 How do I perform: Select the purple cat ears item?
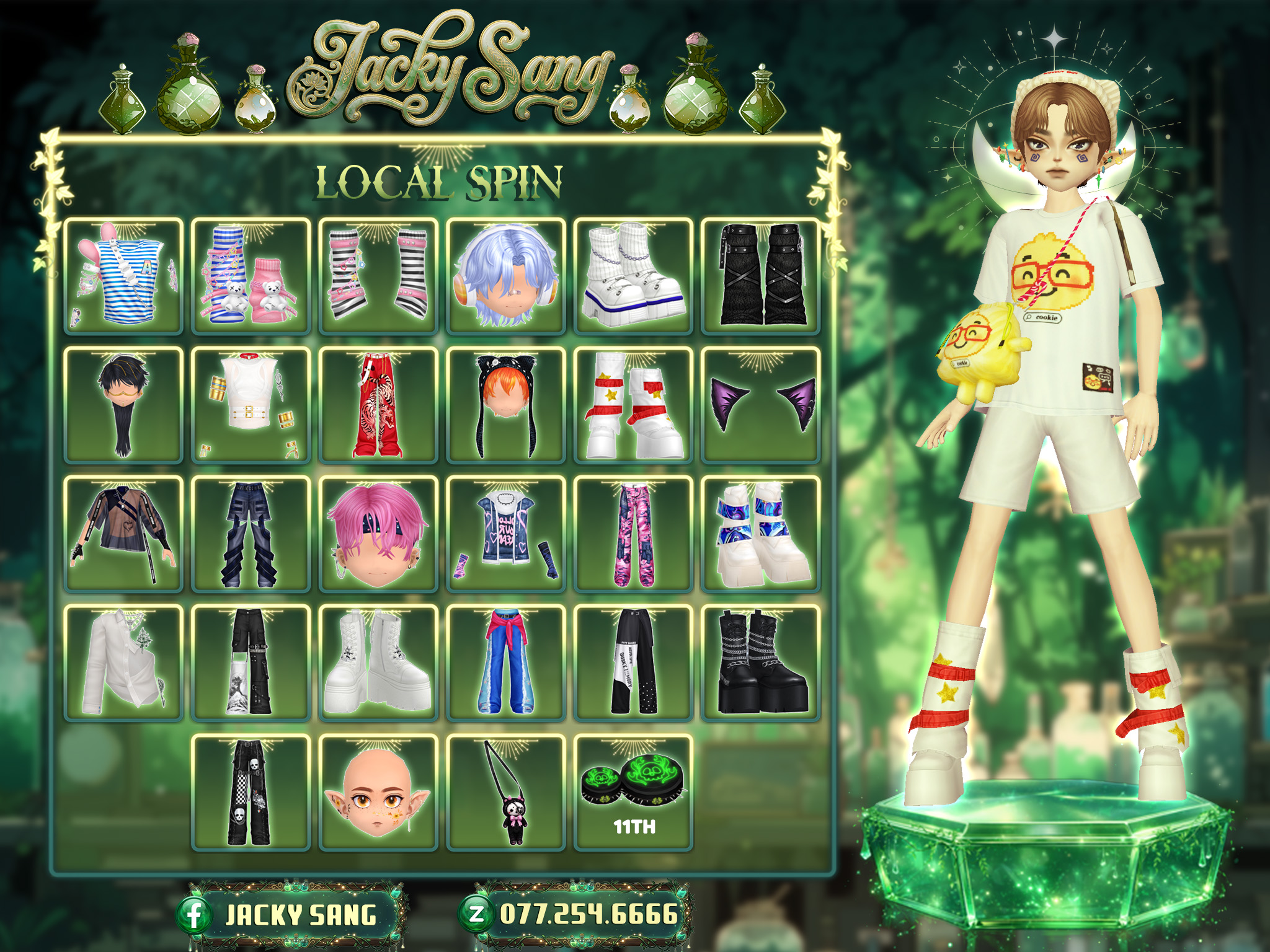761,405
